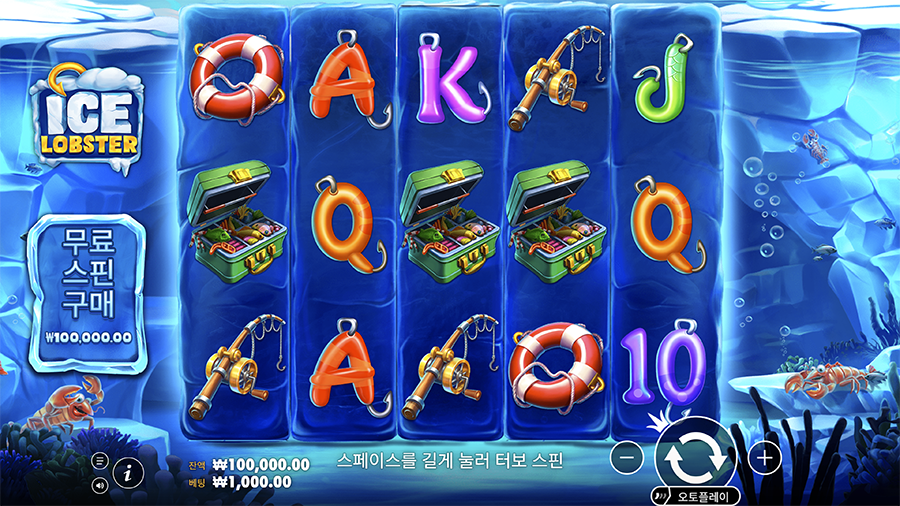Open the hamburger settings menu
This screenshot has height=506, width=900.
(100, 461)
